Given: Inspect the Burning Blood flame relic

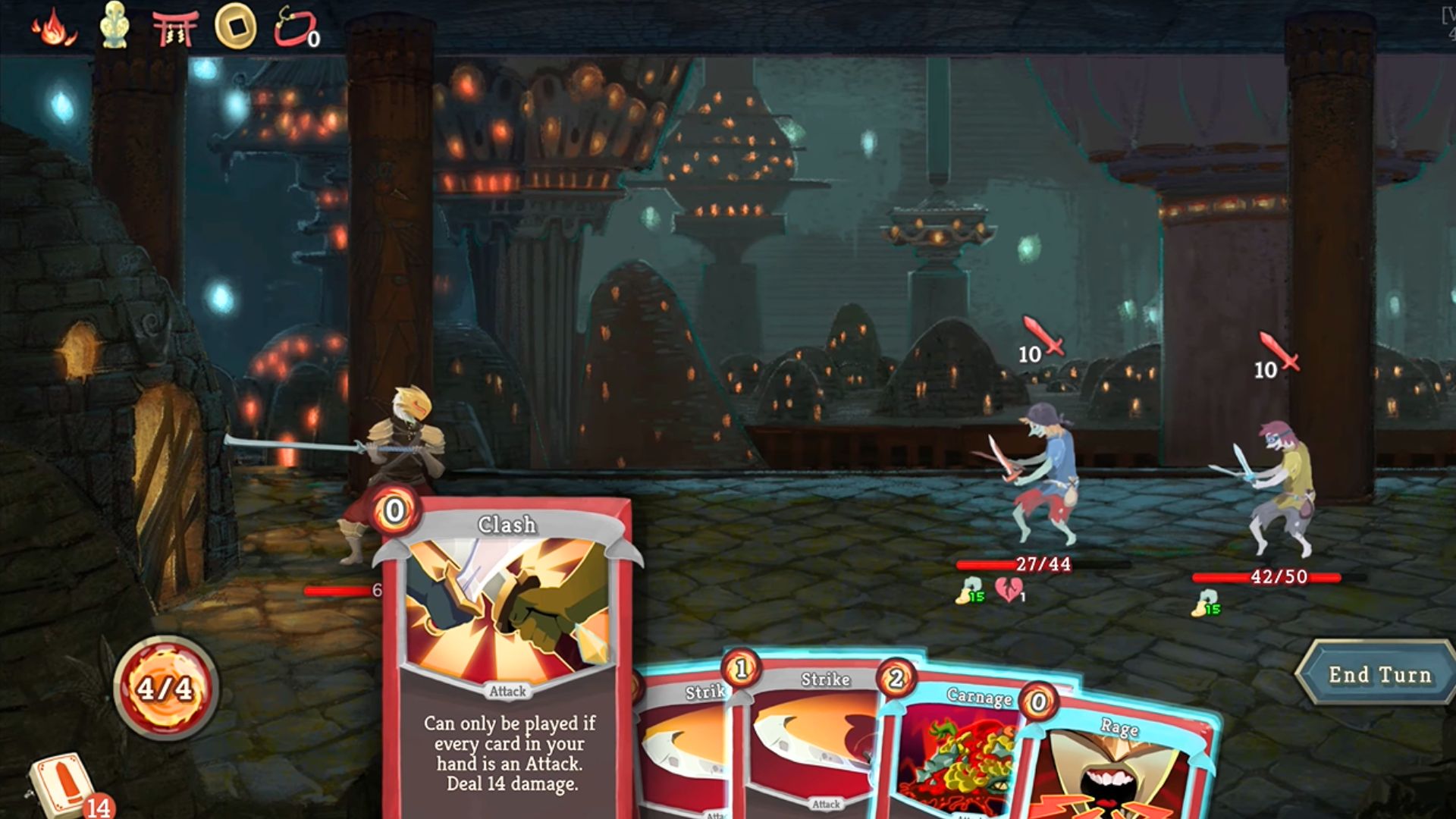Looking at the screenshot, I should click(53, 27).
